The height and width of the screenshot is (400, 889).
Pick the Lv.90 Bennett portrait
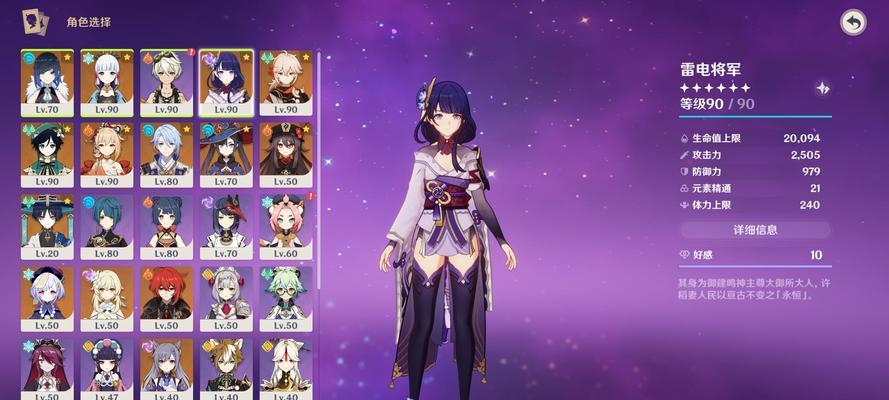[x=167, y=82]
